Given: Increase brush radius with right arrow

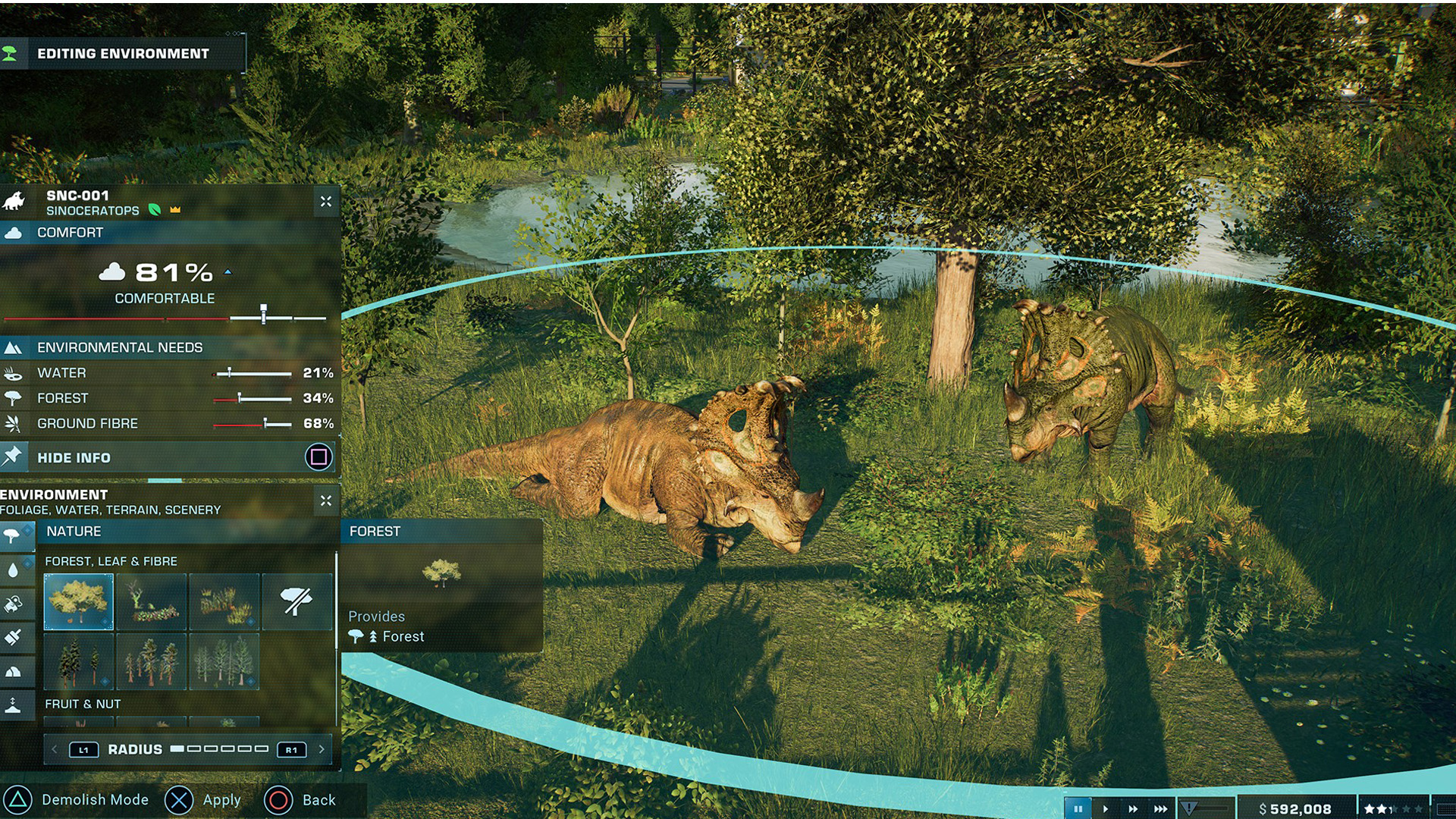Looking at the screenshot, I should 322,749.
